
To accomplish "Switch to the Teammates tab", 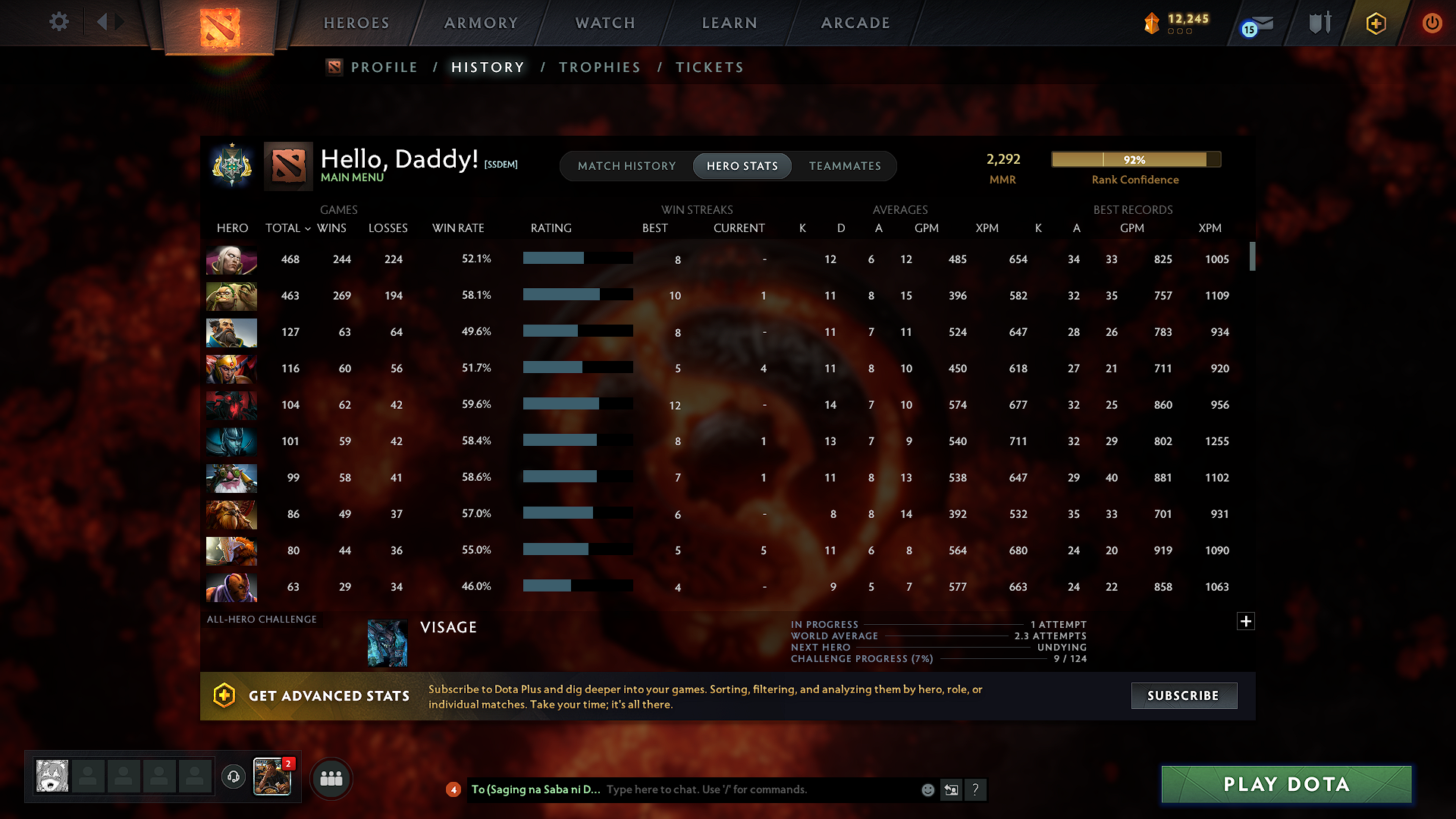I will coord(845,166).
